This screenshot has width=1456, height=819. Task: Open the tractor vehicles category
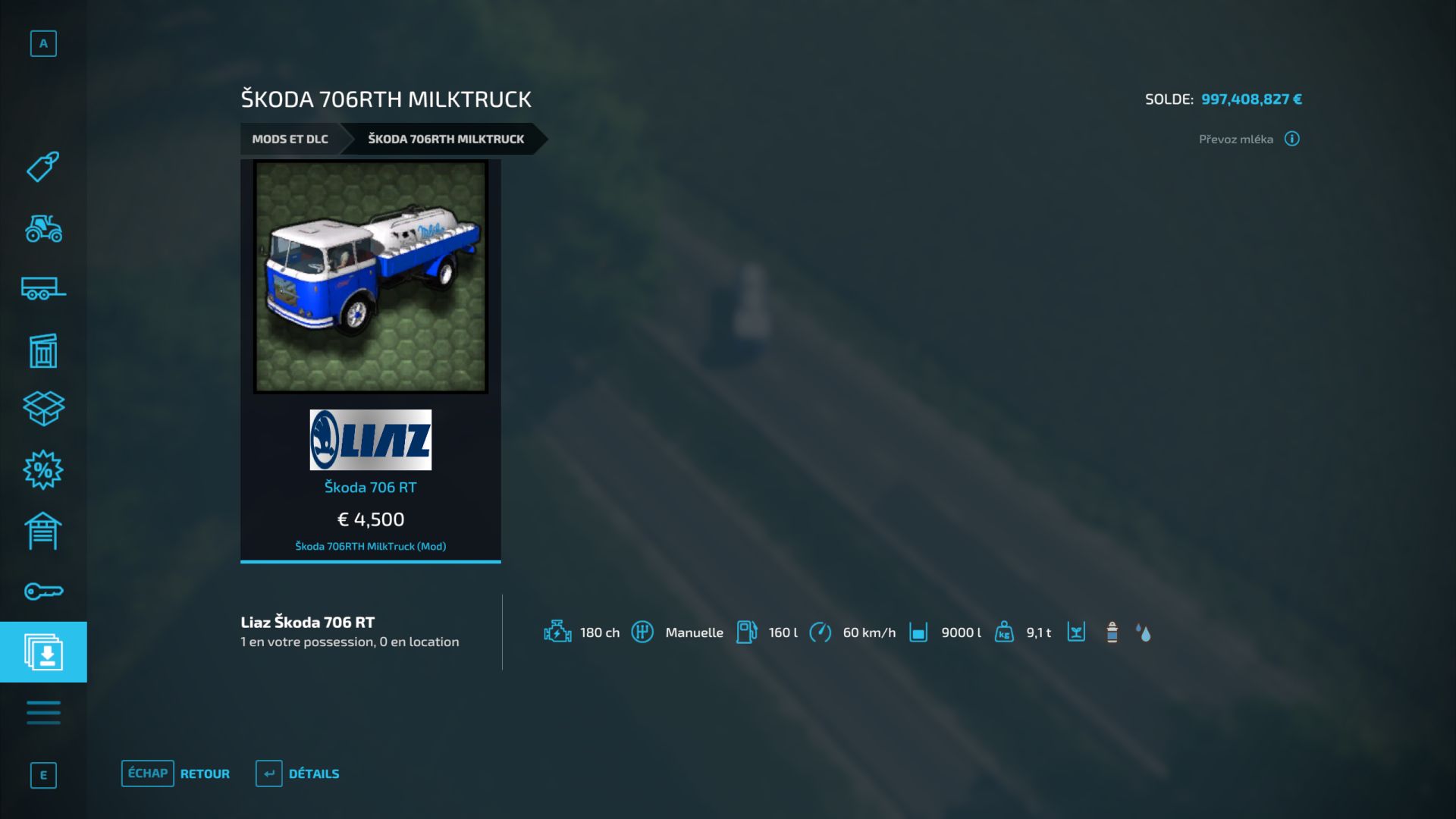[43, 228]
